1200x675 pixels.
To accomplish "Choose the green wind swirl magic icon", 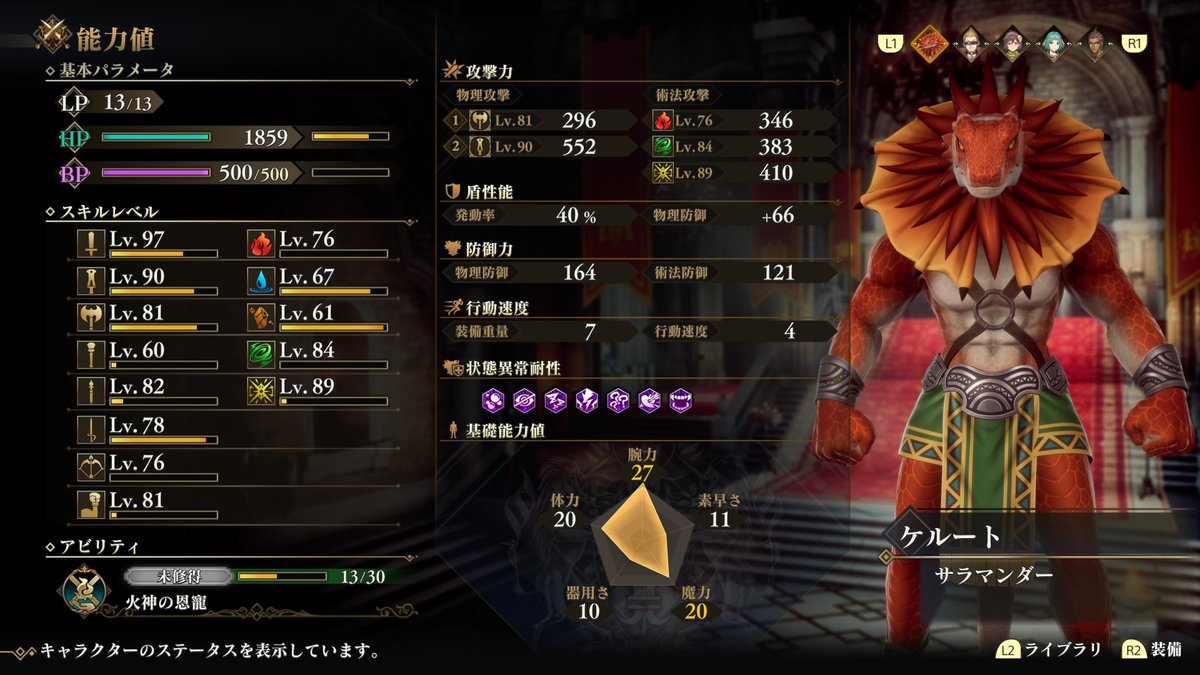I will pos(262,352).
